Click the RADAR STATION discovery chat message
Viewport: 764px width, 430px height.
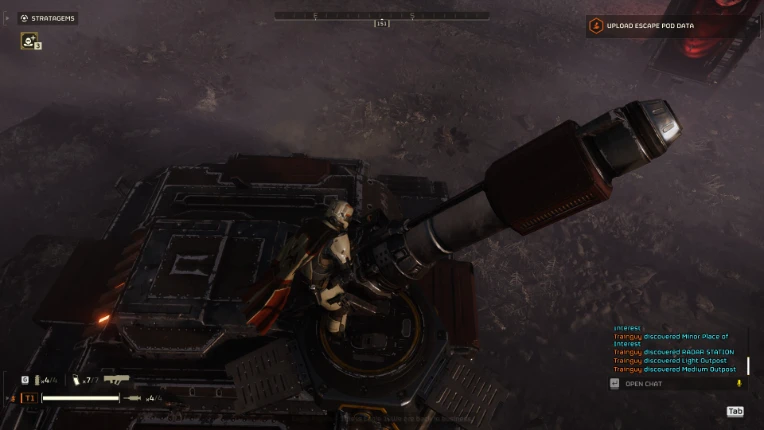(674, 352)
